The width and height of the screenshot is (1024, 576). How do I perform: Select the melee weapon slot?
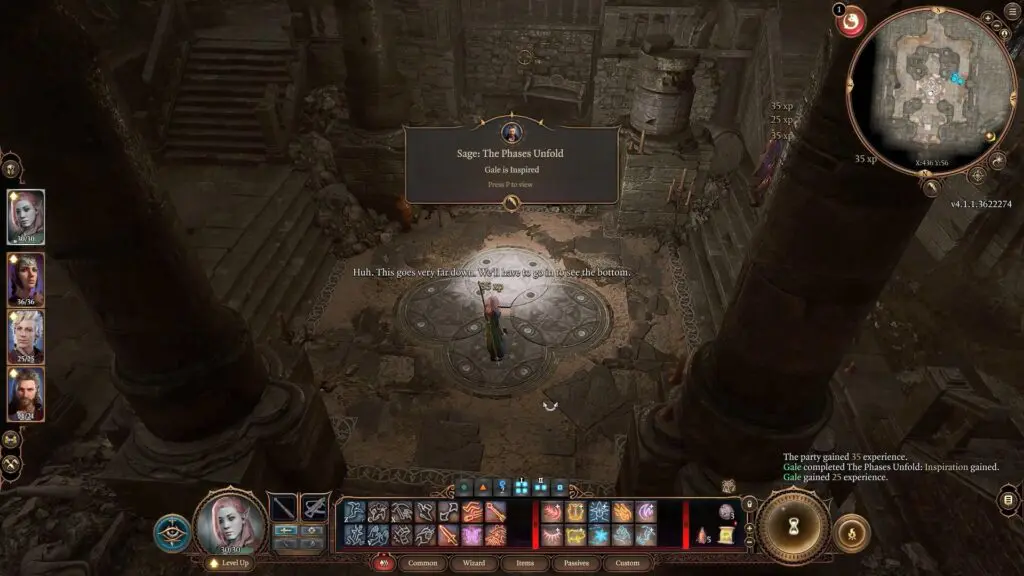[x=283, y=508]
